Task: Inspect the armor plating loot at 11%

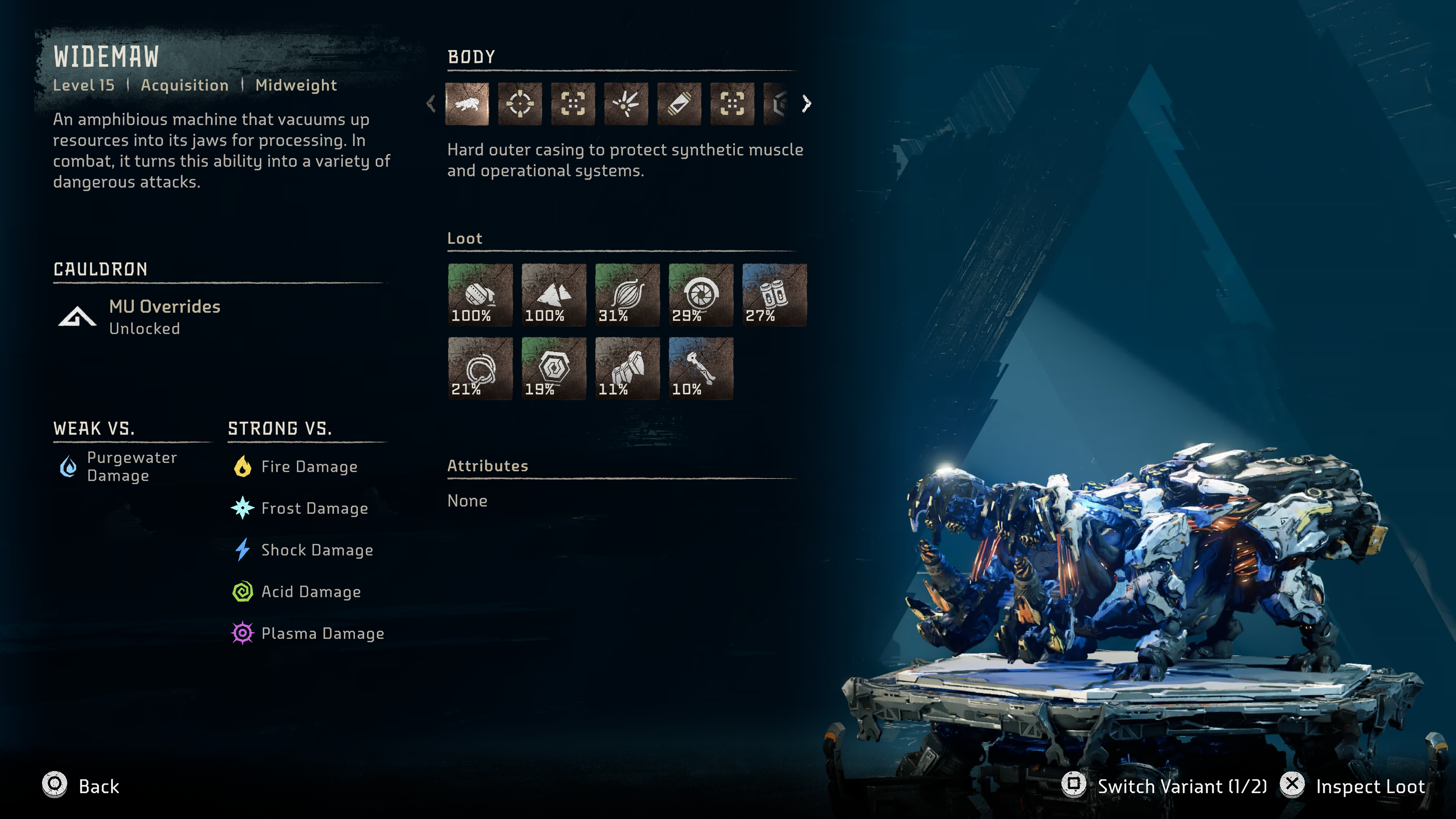Action: coord(627,368)
